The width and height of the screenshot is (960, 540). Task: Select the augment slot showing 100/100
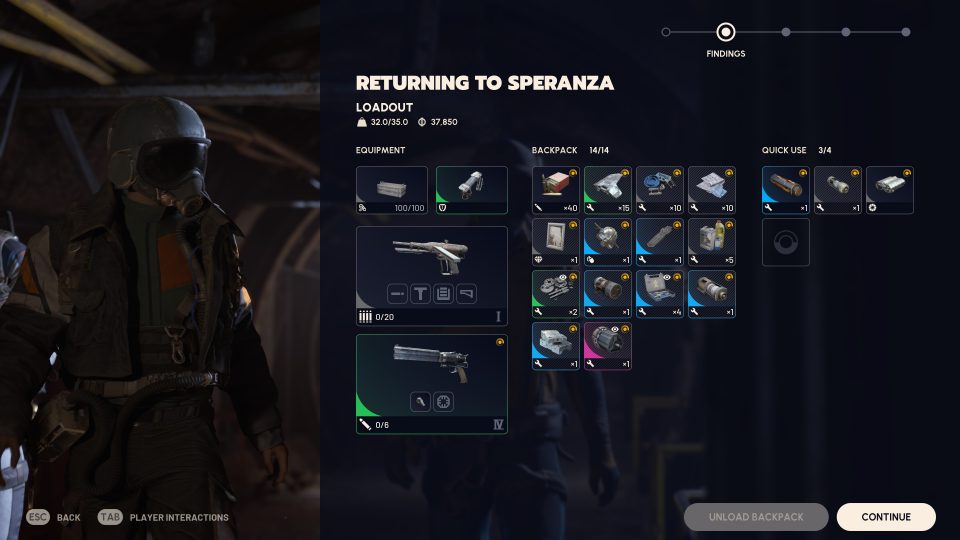tap(392, 190)
